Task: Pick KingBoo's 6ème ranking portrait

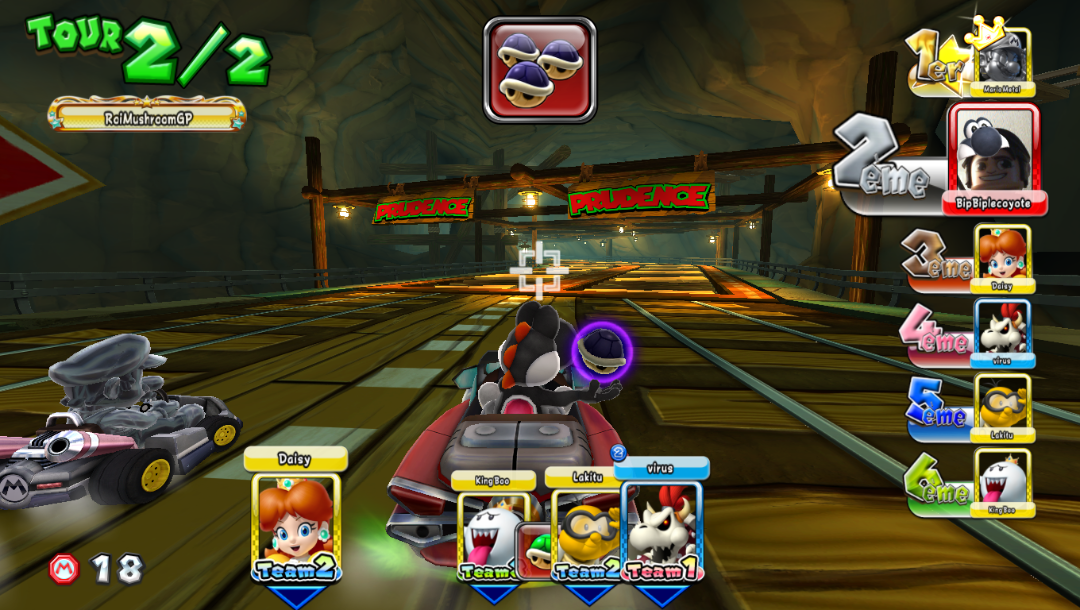Action: click(x=1003, y=480)
